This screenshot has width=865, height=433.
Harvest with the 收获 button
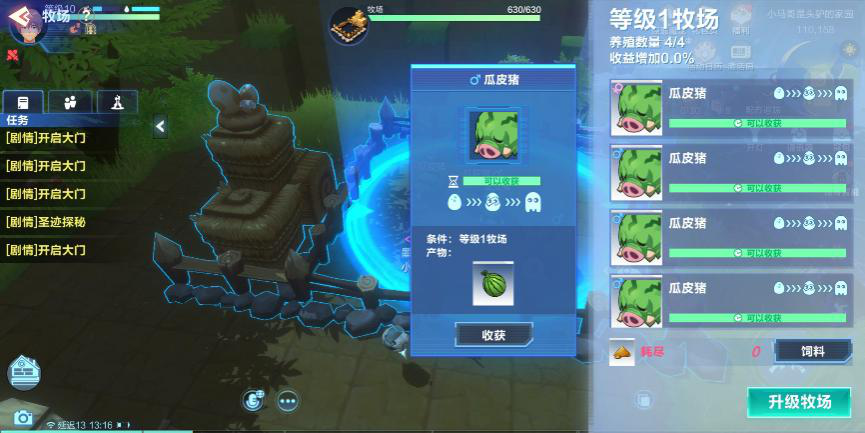[493, 334]
